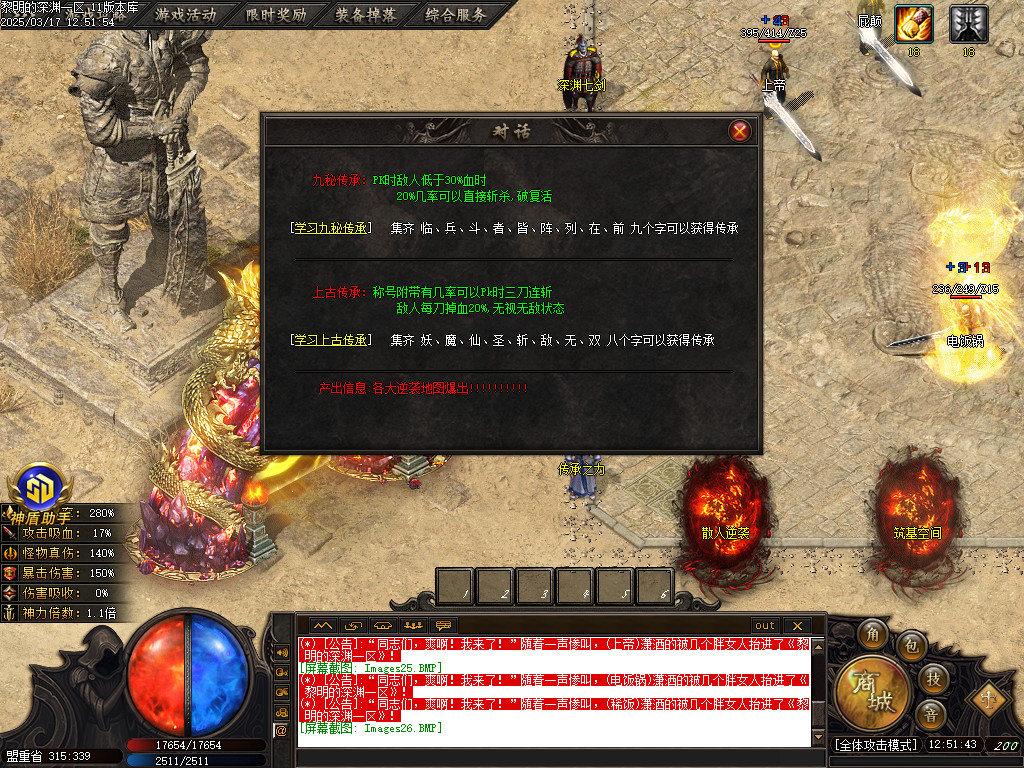Close the 对话 dialogue window
The image size is (1024, 768).
[x=739, y=131]
